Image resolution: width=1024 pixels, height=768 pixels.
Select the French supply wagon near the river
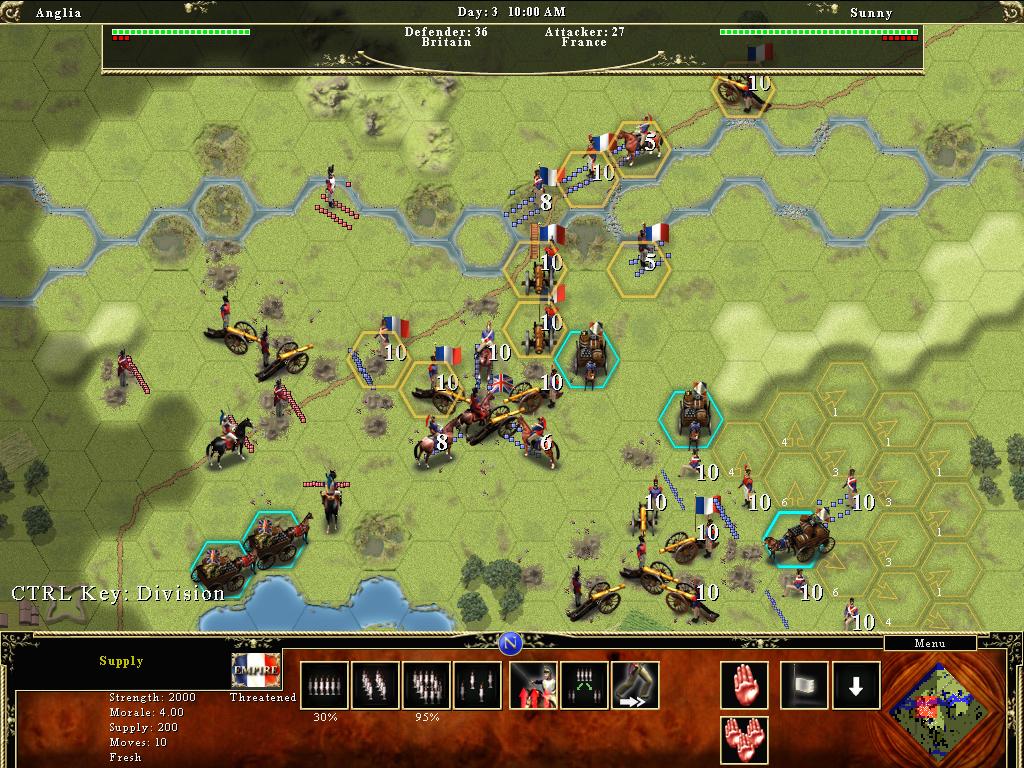(588, 358)
